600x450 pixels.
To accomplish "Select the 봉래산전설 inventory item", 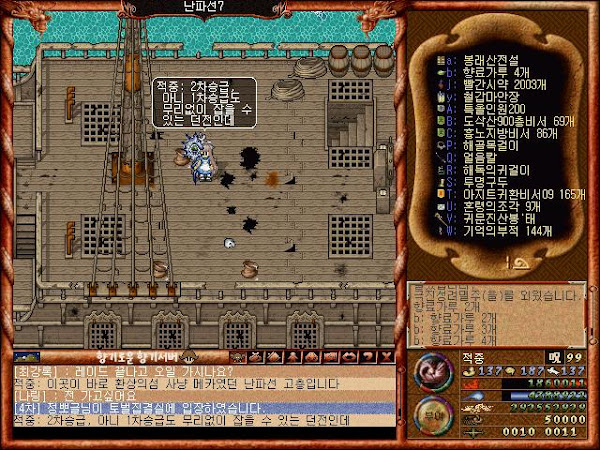I will click(490, 59).
